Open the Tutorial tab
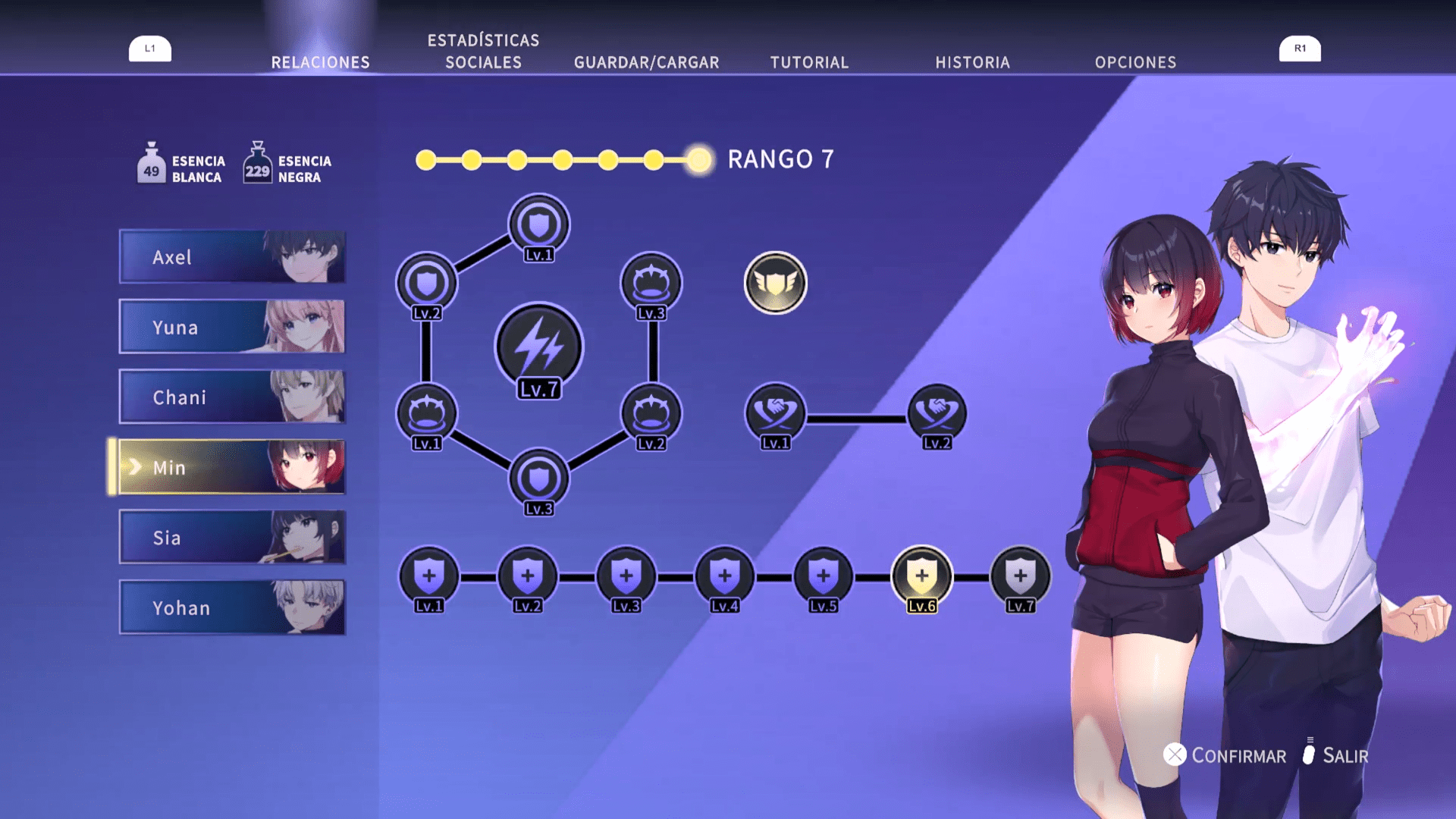This screenshot has height=819, width=1456. tap(809, 62)
